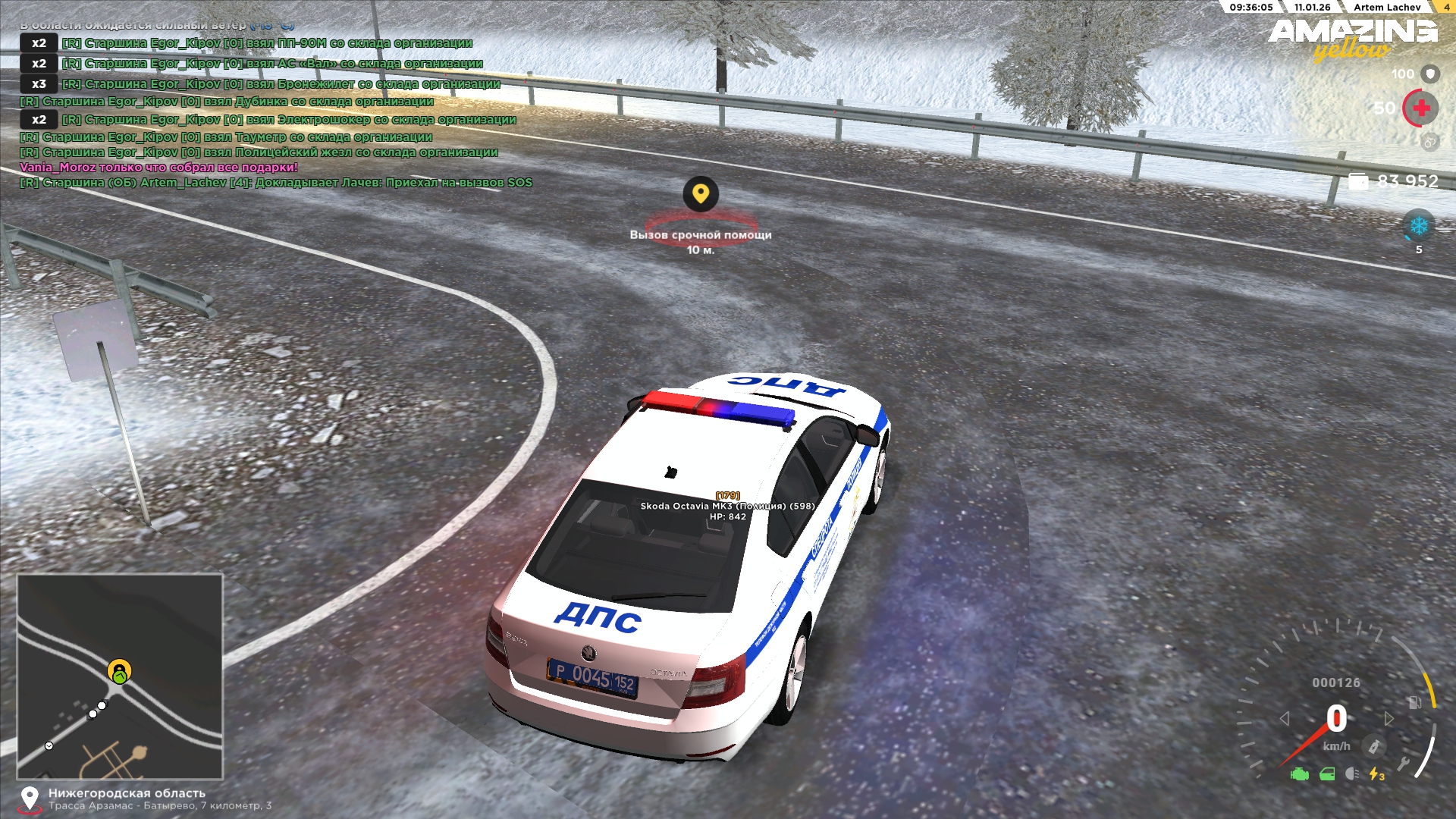
Task: Click the armor shield icon
Action: 1430,74
